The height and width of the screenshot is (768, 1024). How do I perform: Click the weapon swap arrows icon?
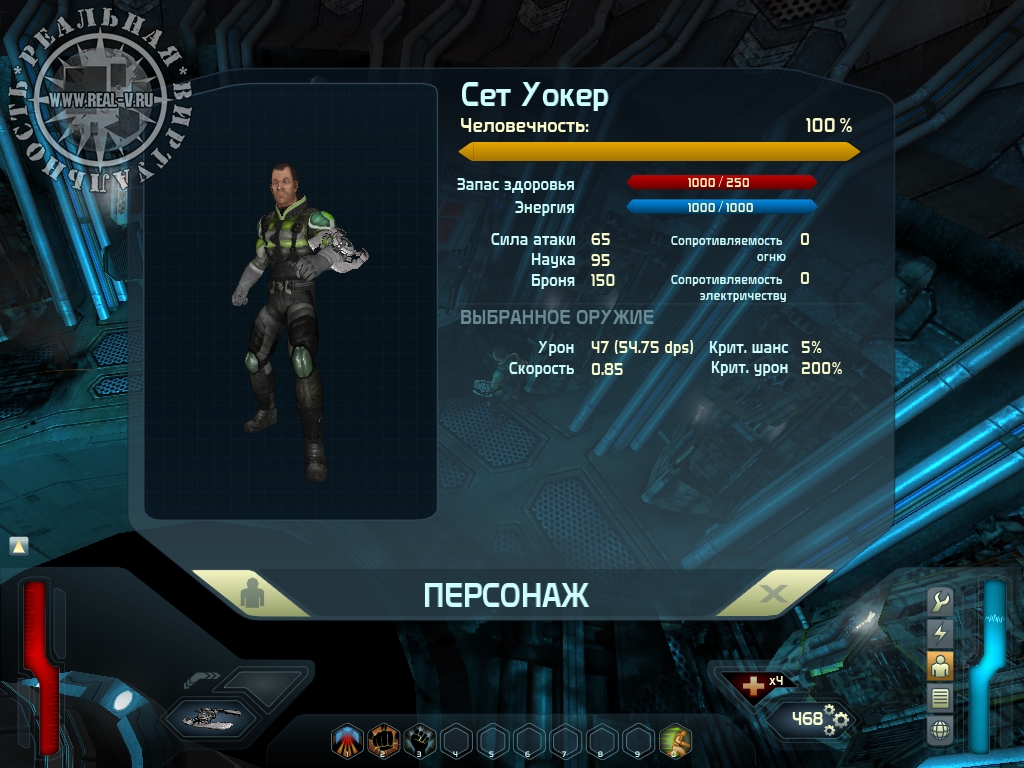click(x=203, y=679)
